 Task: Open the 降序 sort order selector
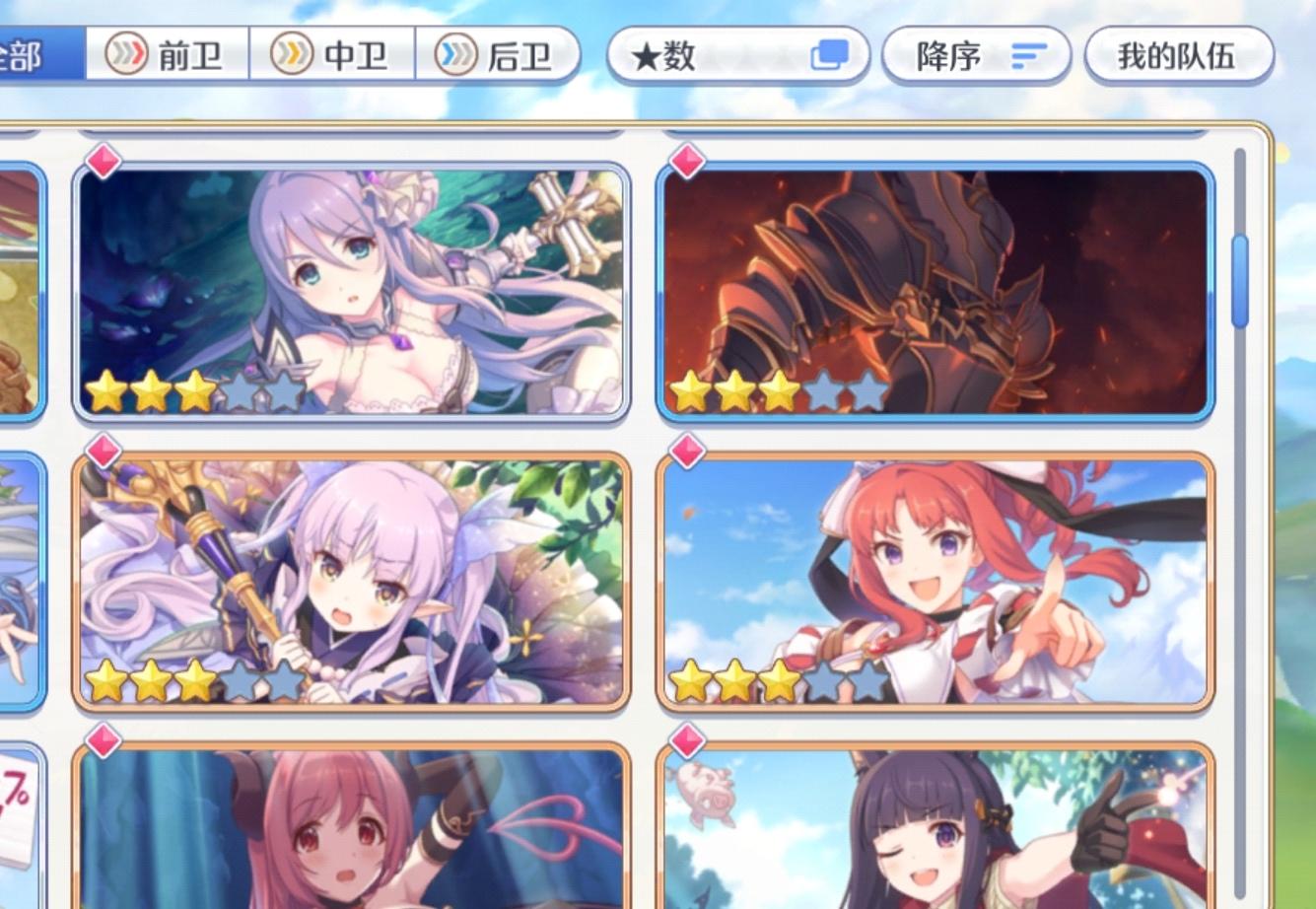(x=976, y=57)
